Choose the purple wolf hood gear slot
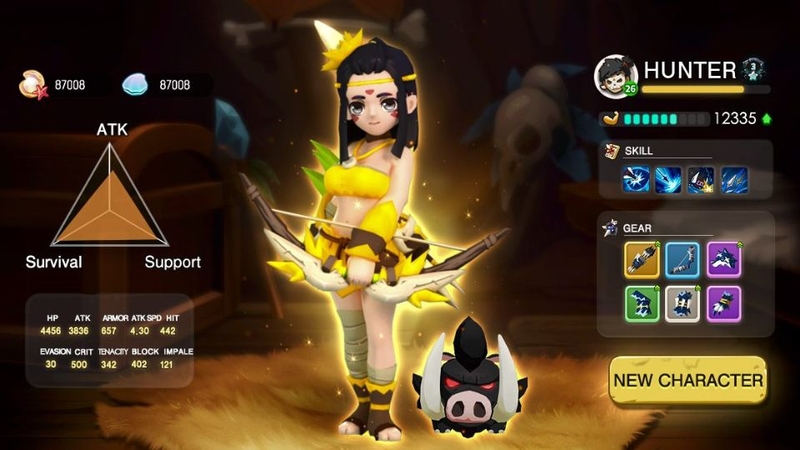The width and height of the screenshot is (800, 450). click(x=724, y=260)
